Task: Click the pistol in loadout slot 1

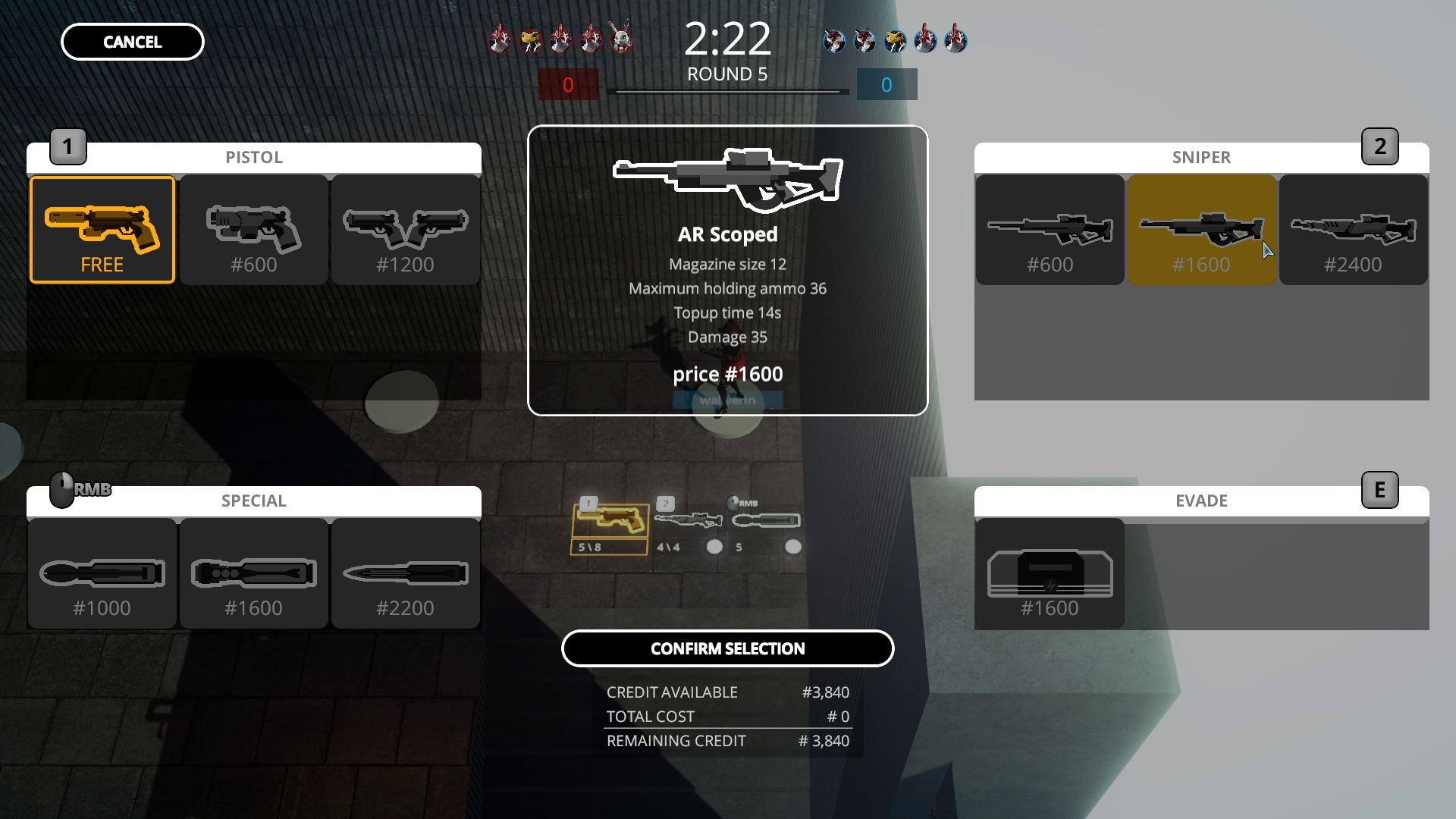Action: [x=609, y=522]
